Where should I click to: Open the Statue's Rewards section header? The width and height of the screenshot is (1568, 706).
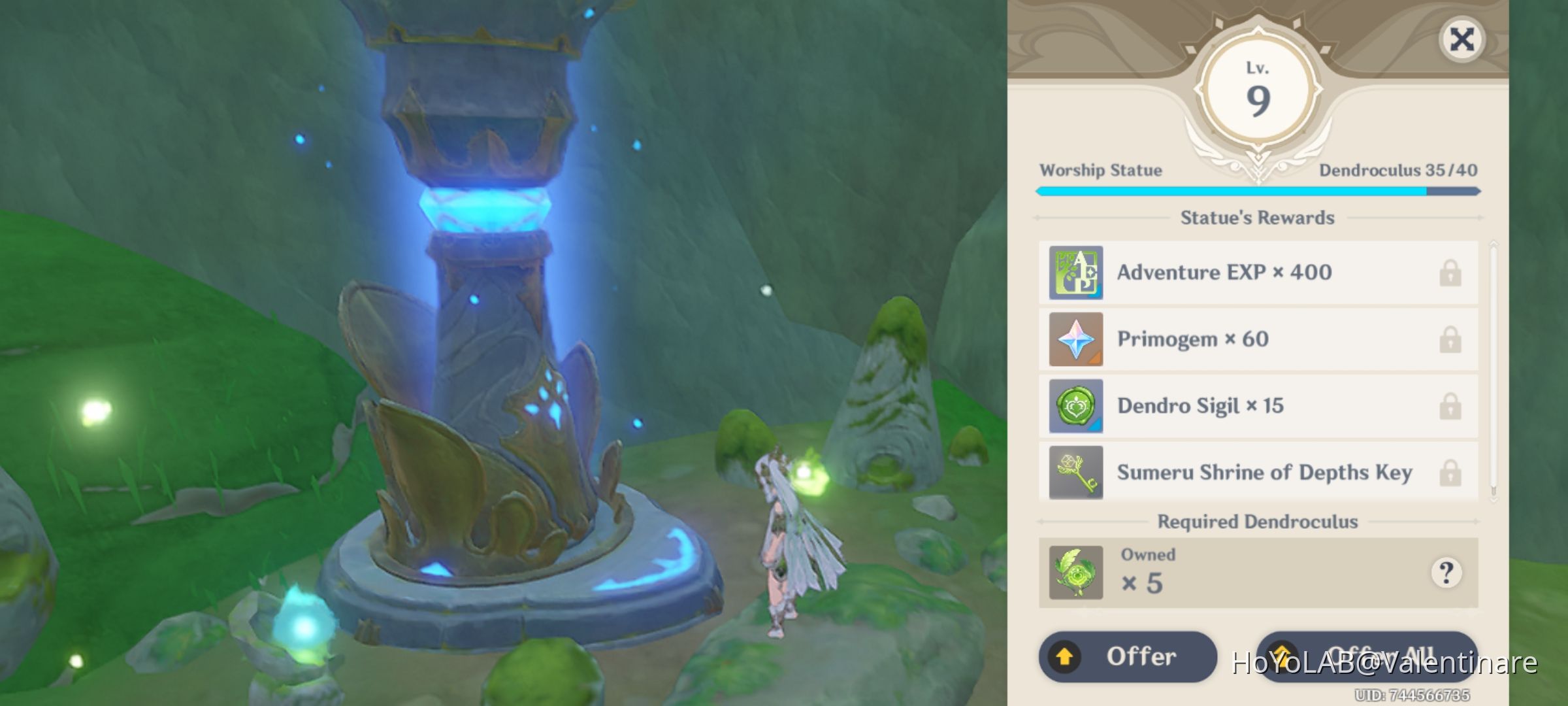[x=1258, y=218]
